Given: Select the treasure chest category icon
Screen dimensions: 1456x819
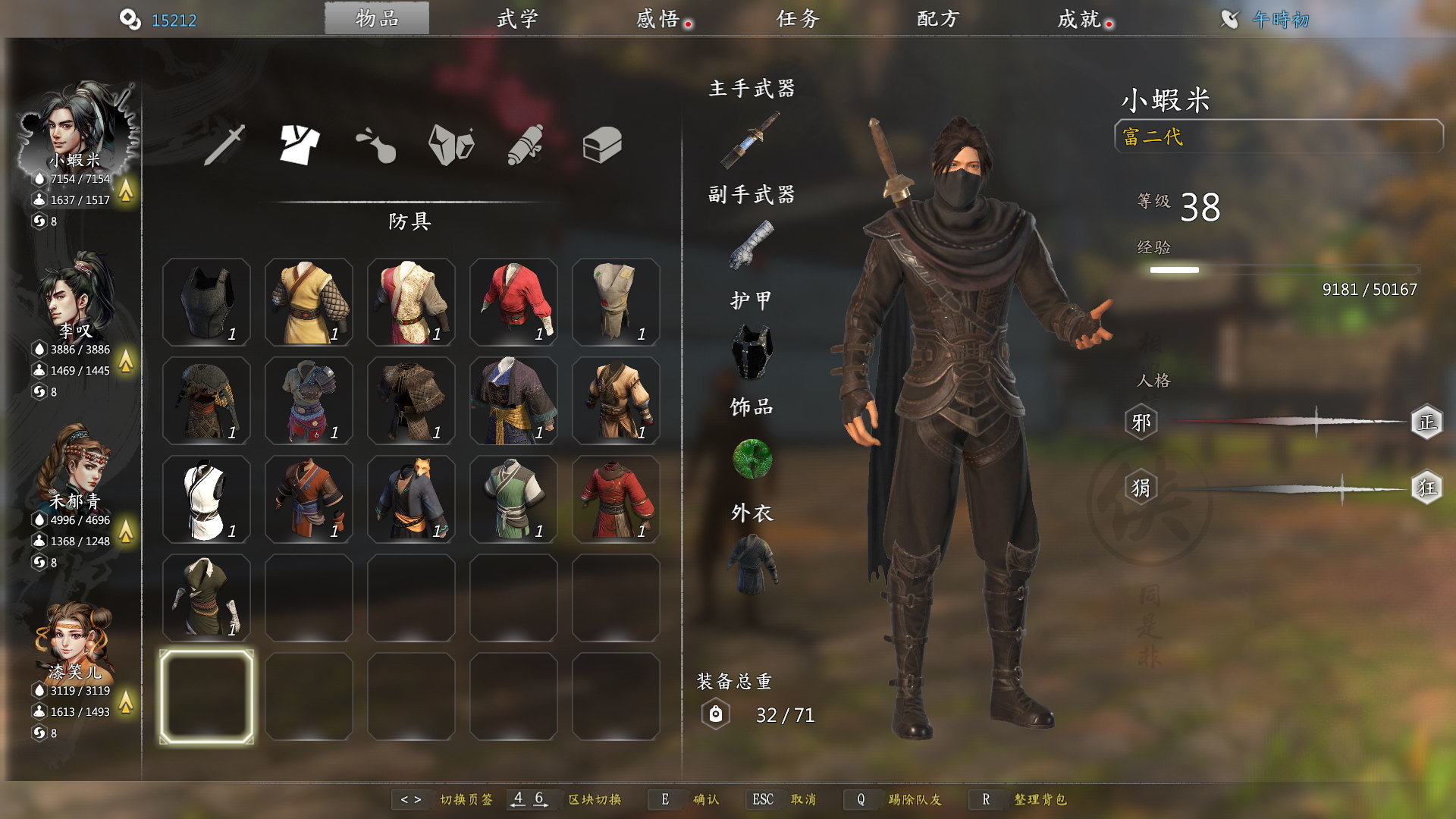Looking at the screenshot, I should point(602,144).
